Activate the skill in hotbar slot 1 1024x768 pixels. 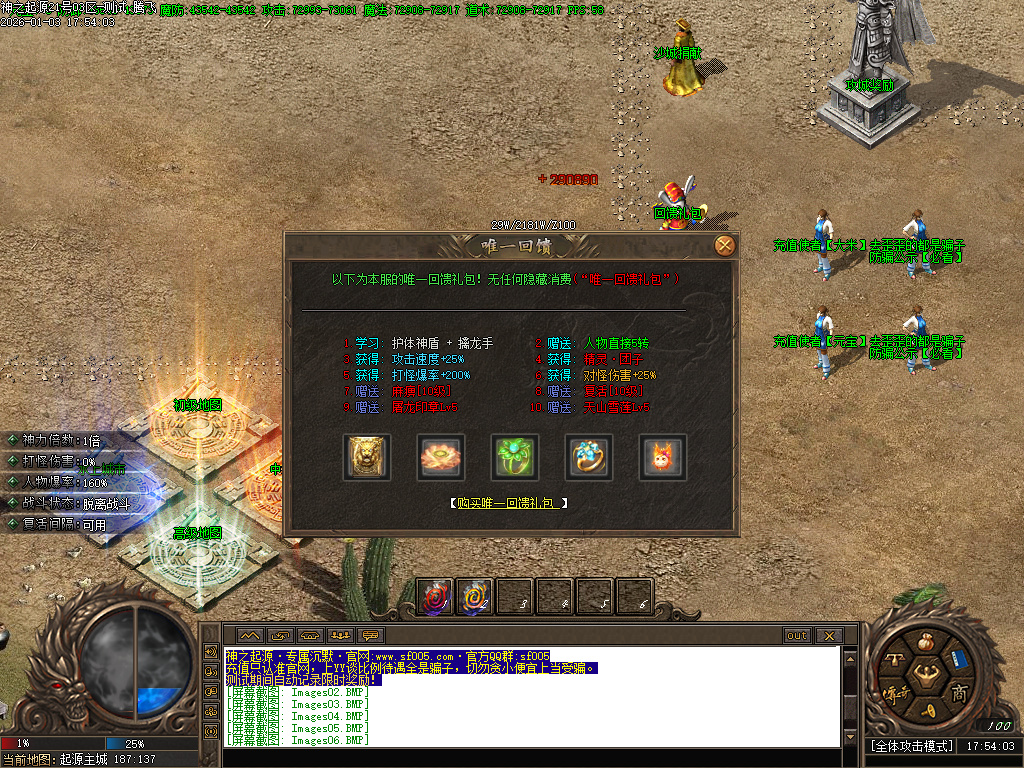[x=435, y=597]
